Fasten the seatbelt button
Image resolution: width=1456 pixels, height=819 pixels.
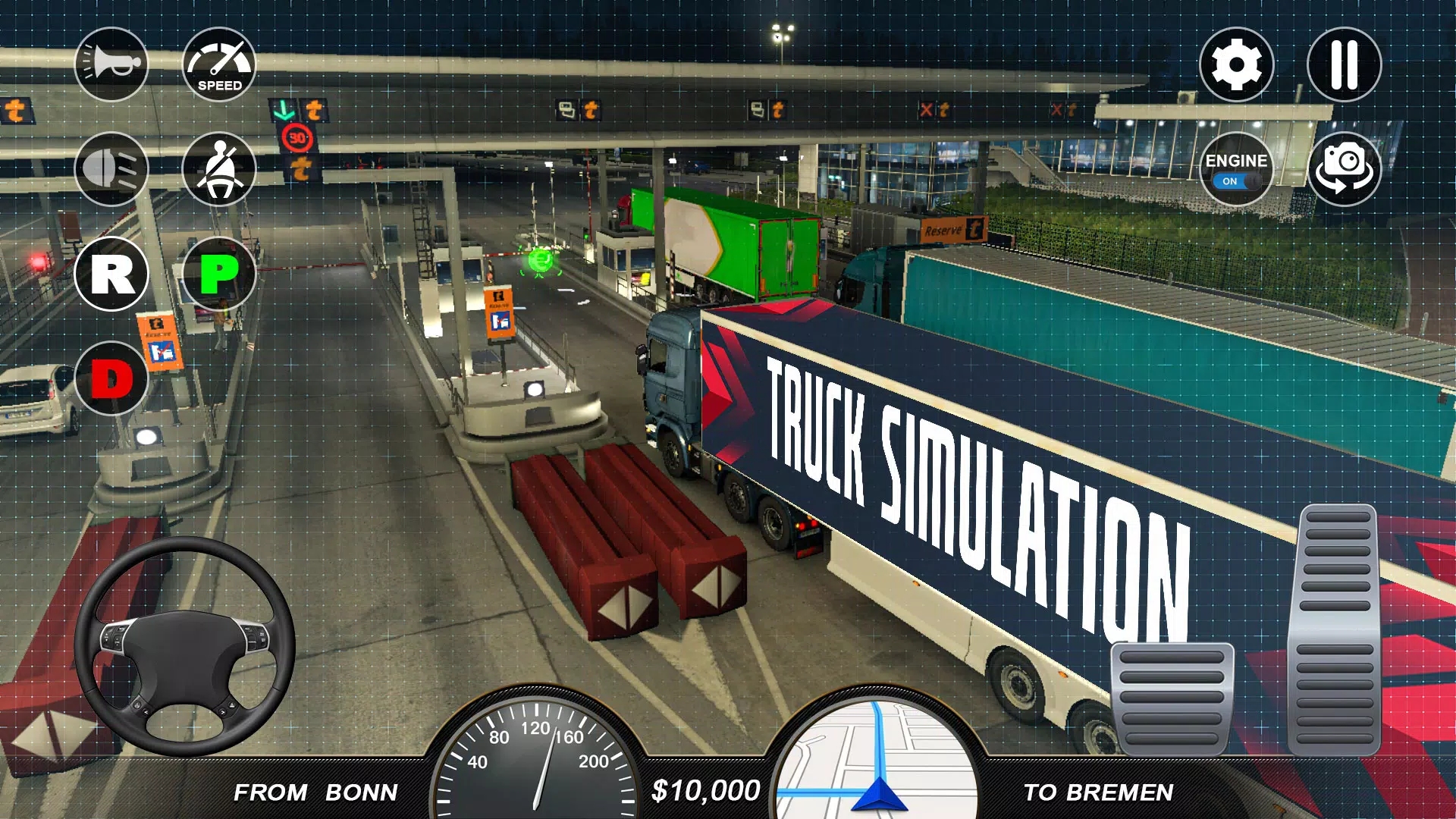pyautogui.click(x=219, y=169)
